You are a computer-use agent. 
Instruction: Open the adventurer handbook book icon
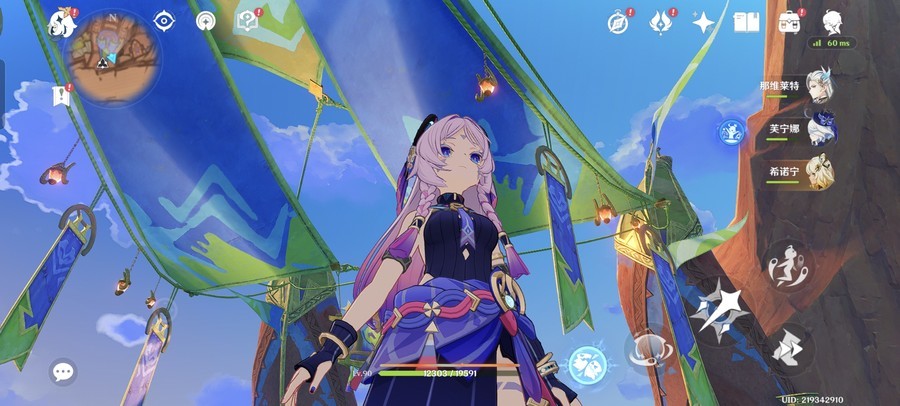(746, 22)
